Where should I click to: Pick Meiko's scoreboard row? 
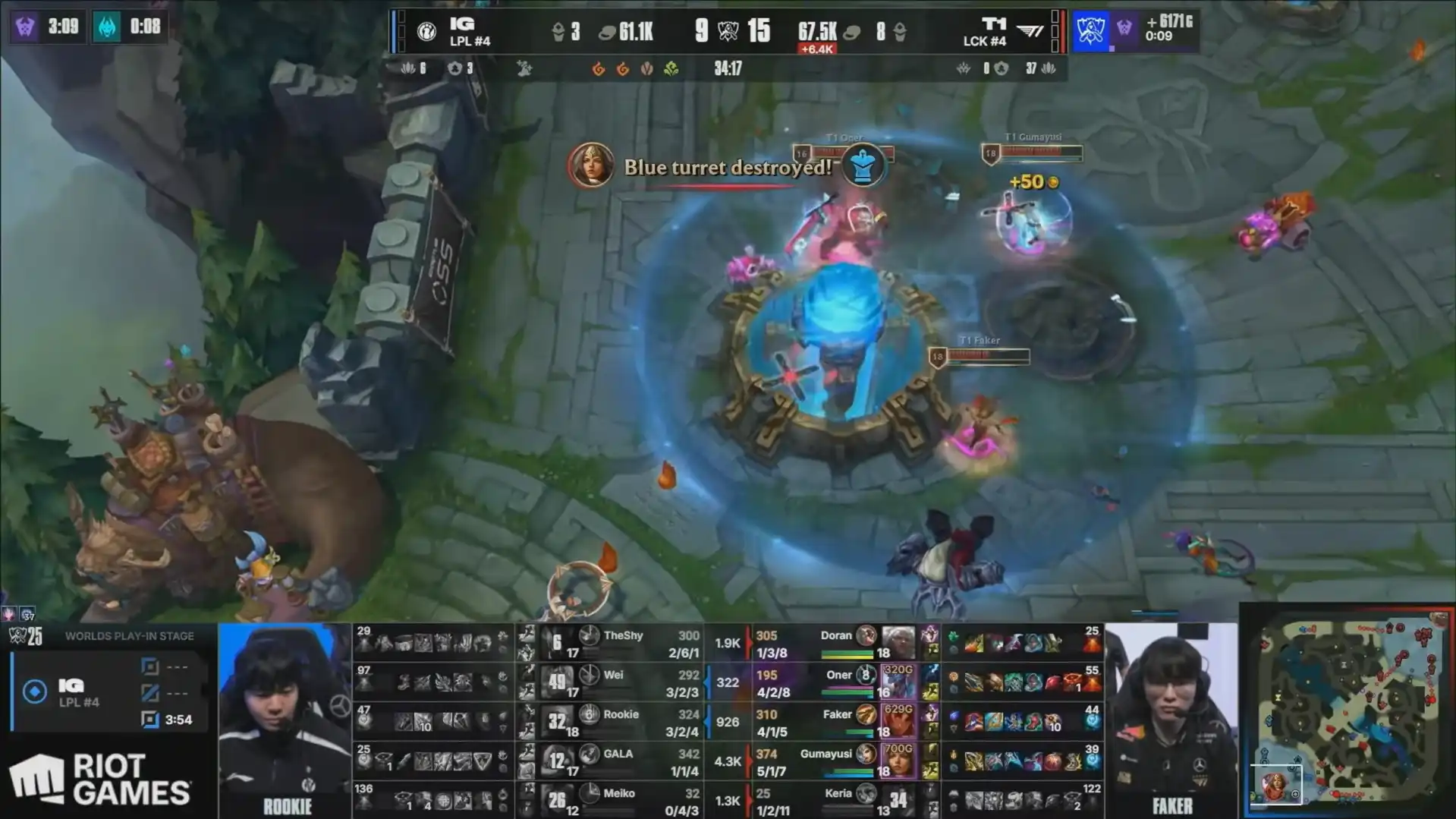(622, 801)
